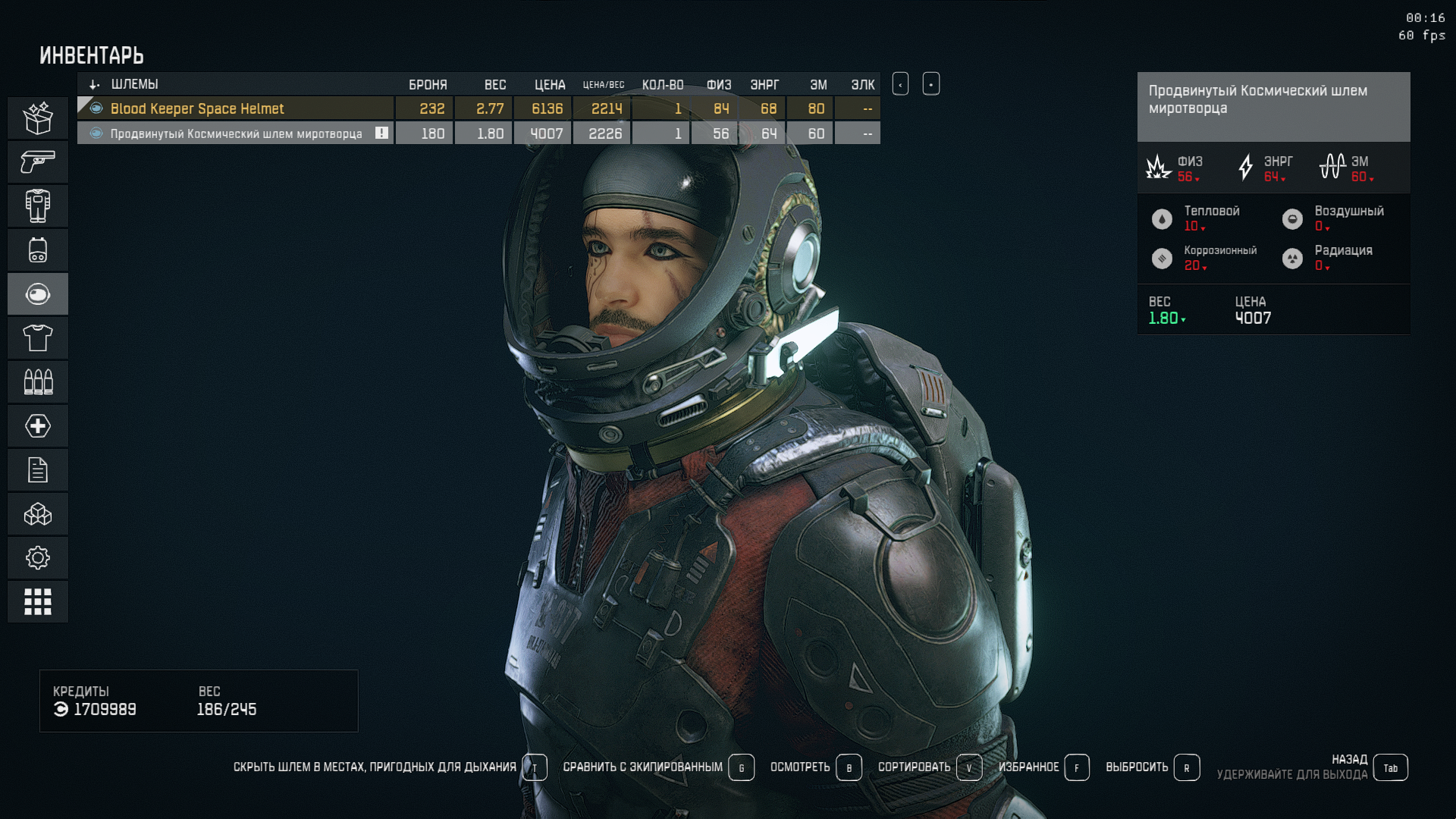Switch to the resources cubes category

38,514
